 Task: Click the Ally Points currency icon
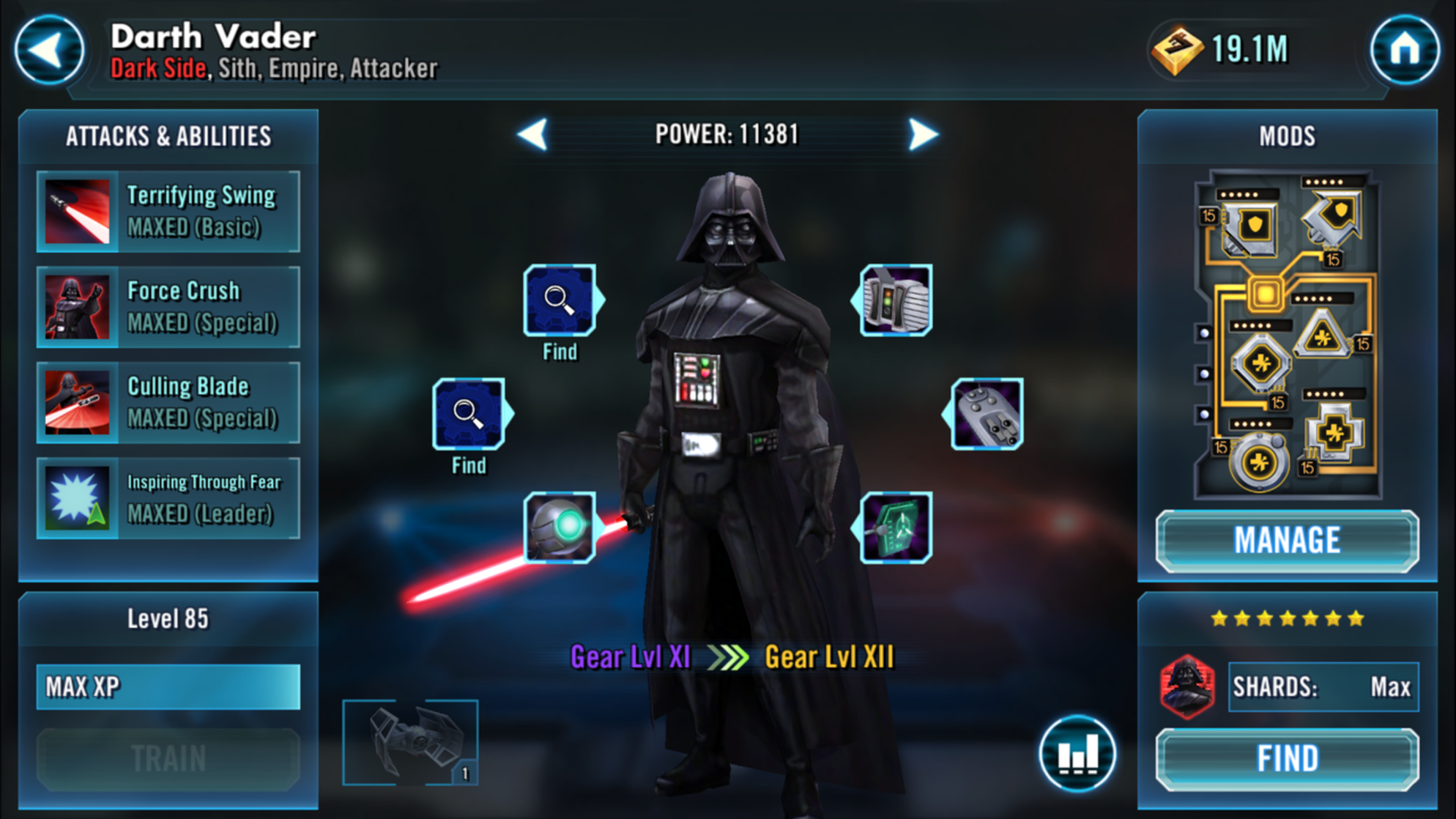(1177, 50)
